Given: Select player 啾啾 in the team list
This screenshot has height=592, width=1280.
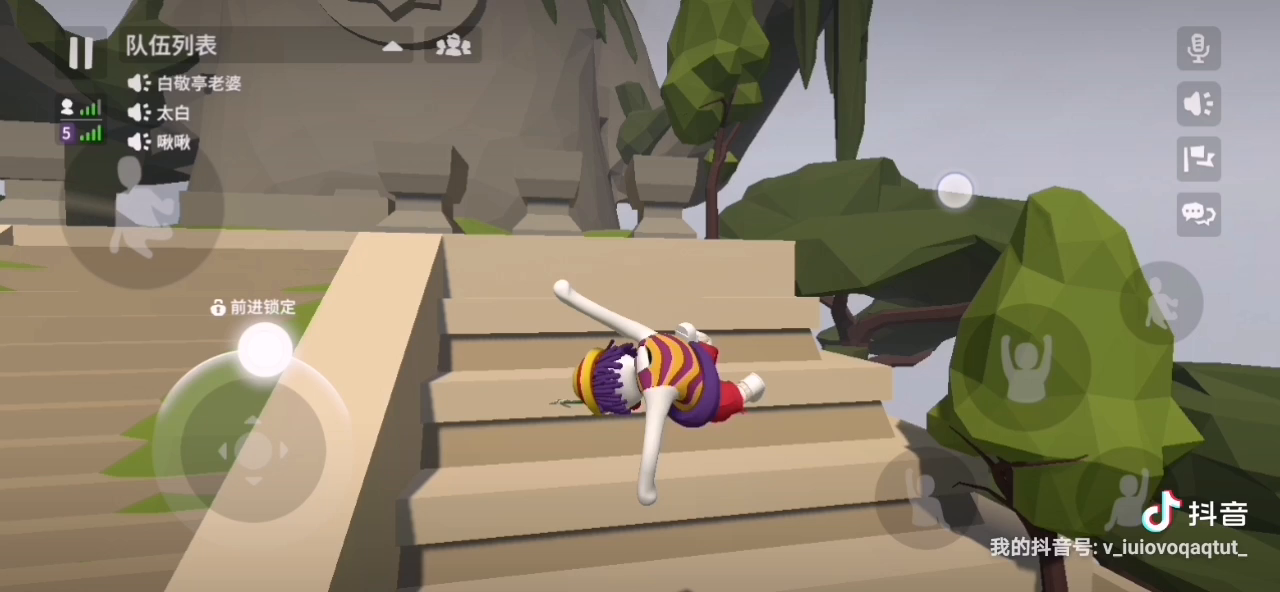Looking at the screenshot, I should [x=172, y=142].
